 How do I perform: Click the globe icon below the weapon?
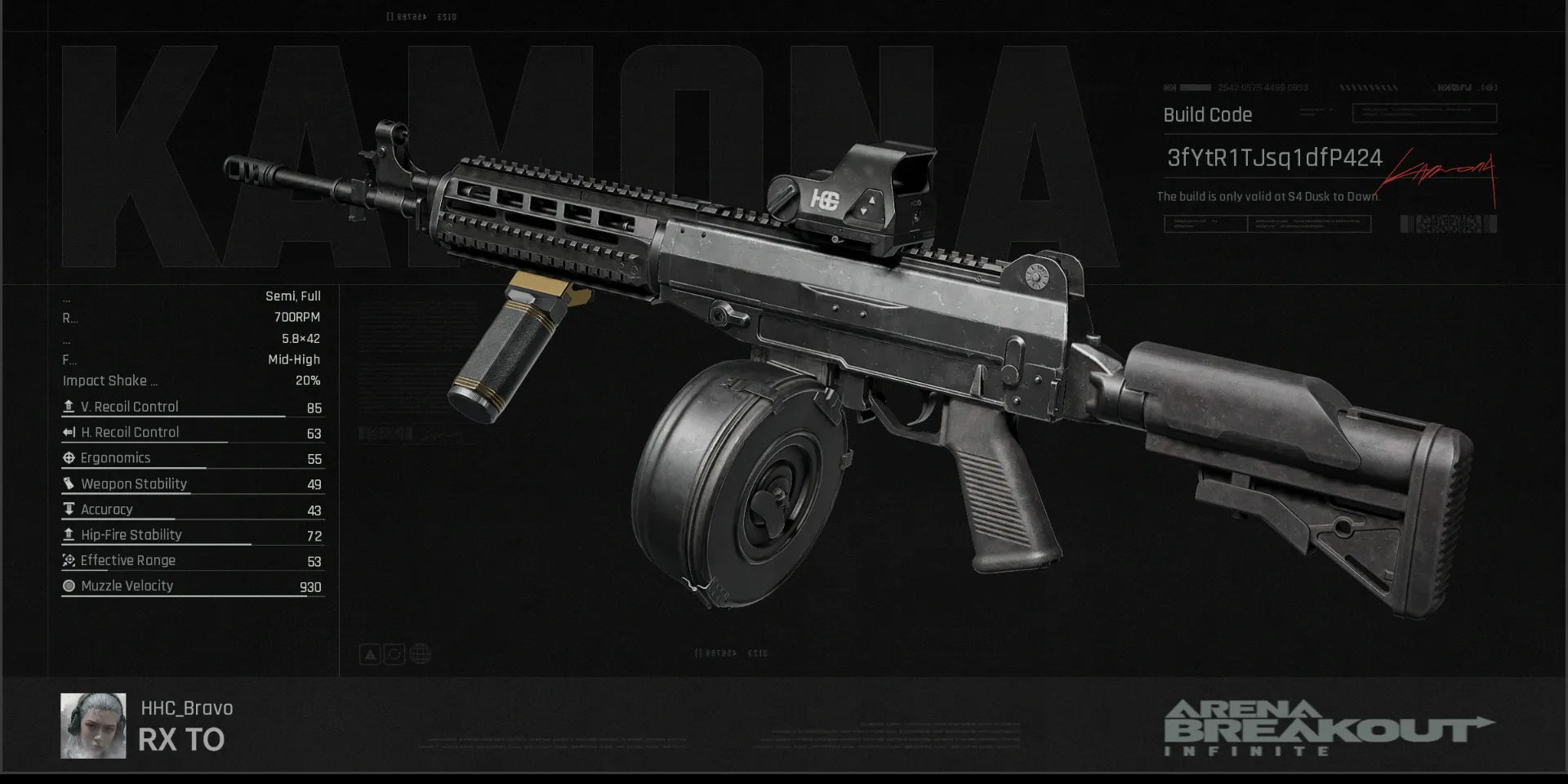[421, 654]
